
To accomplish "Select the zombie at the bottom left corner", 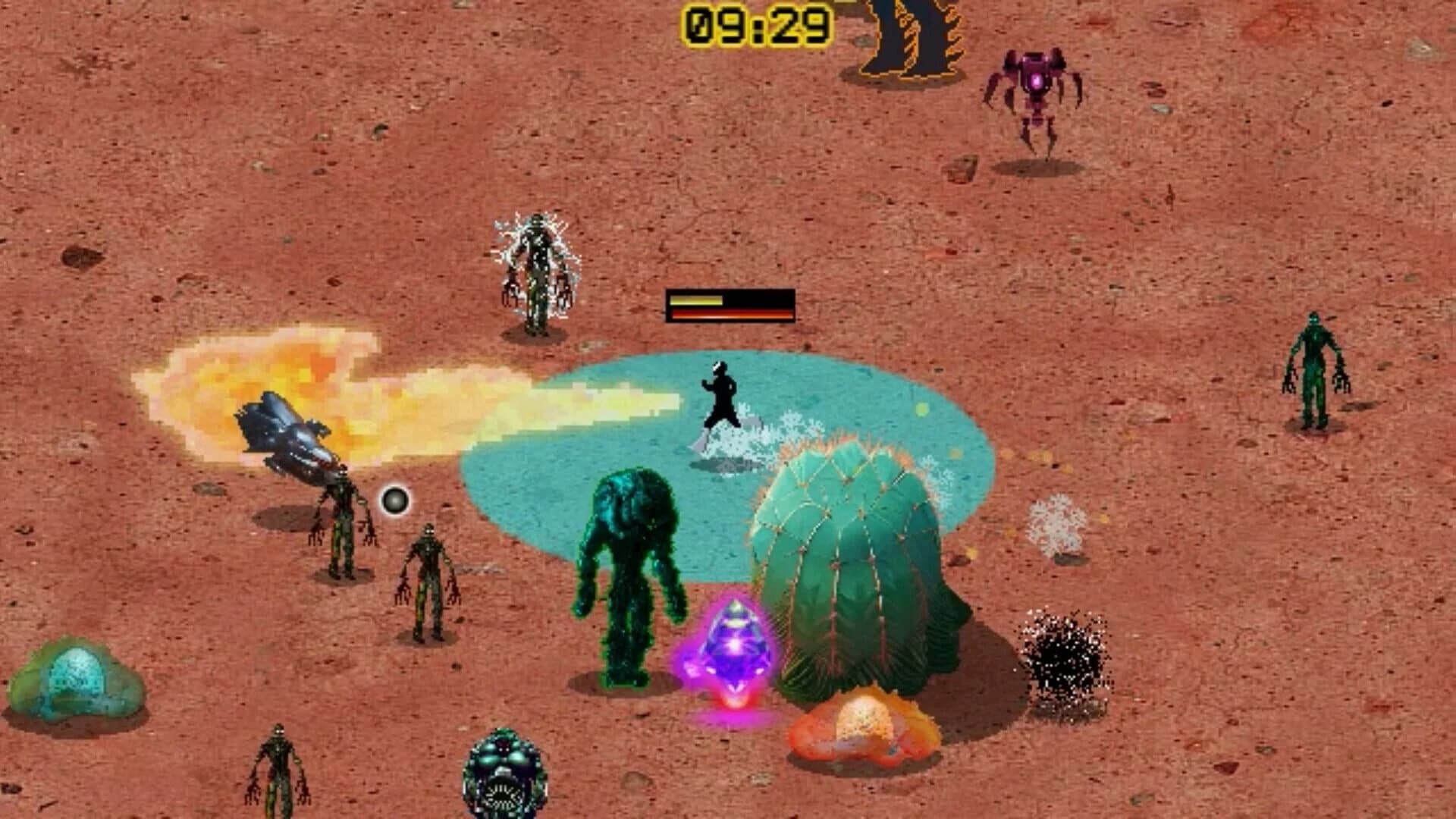I will click(x=277, y=766).
